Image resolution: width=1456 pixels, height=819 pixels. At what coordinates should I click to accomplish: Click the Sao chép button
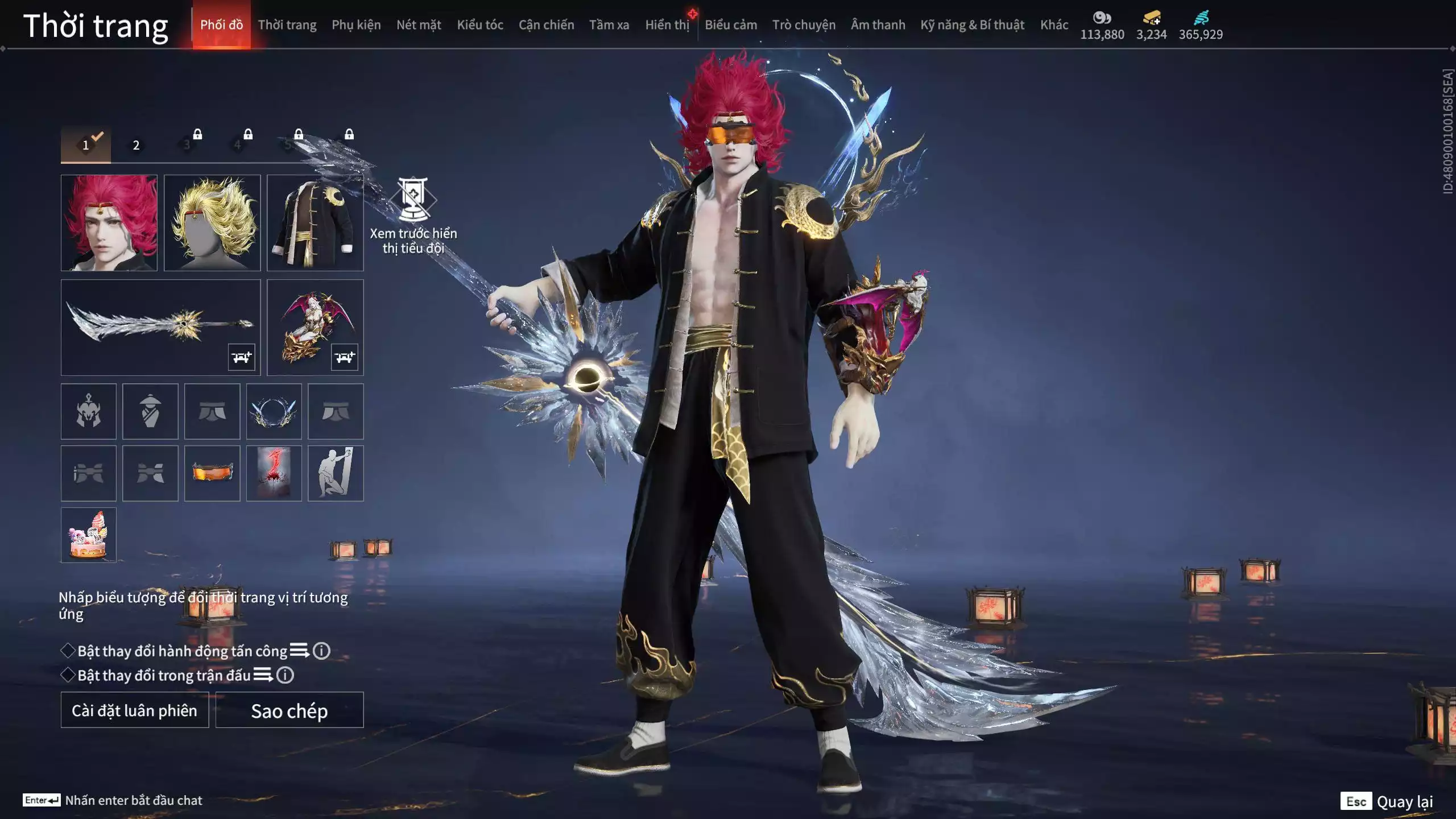coord(289,710)
